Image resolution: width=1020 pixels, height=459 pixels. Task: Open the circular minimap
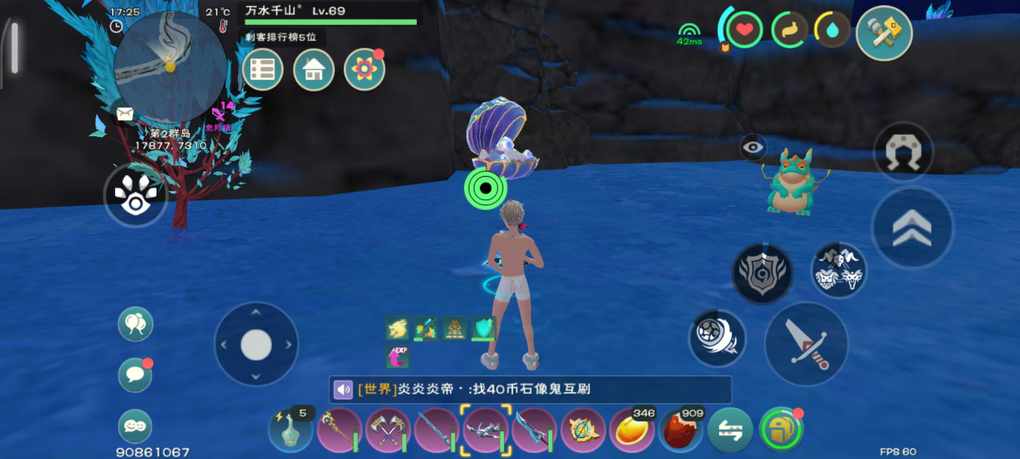(x=170, y=66)
